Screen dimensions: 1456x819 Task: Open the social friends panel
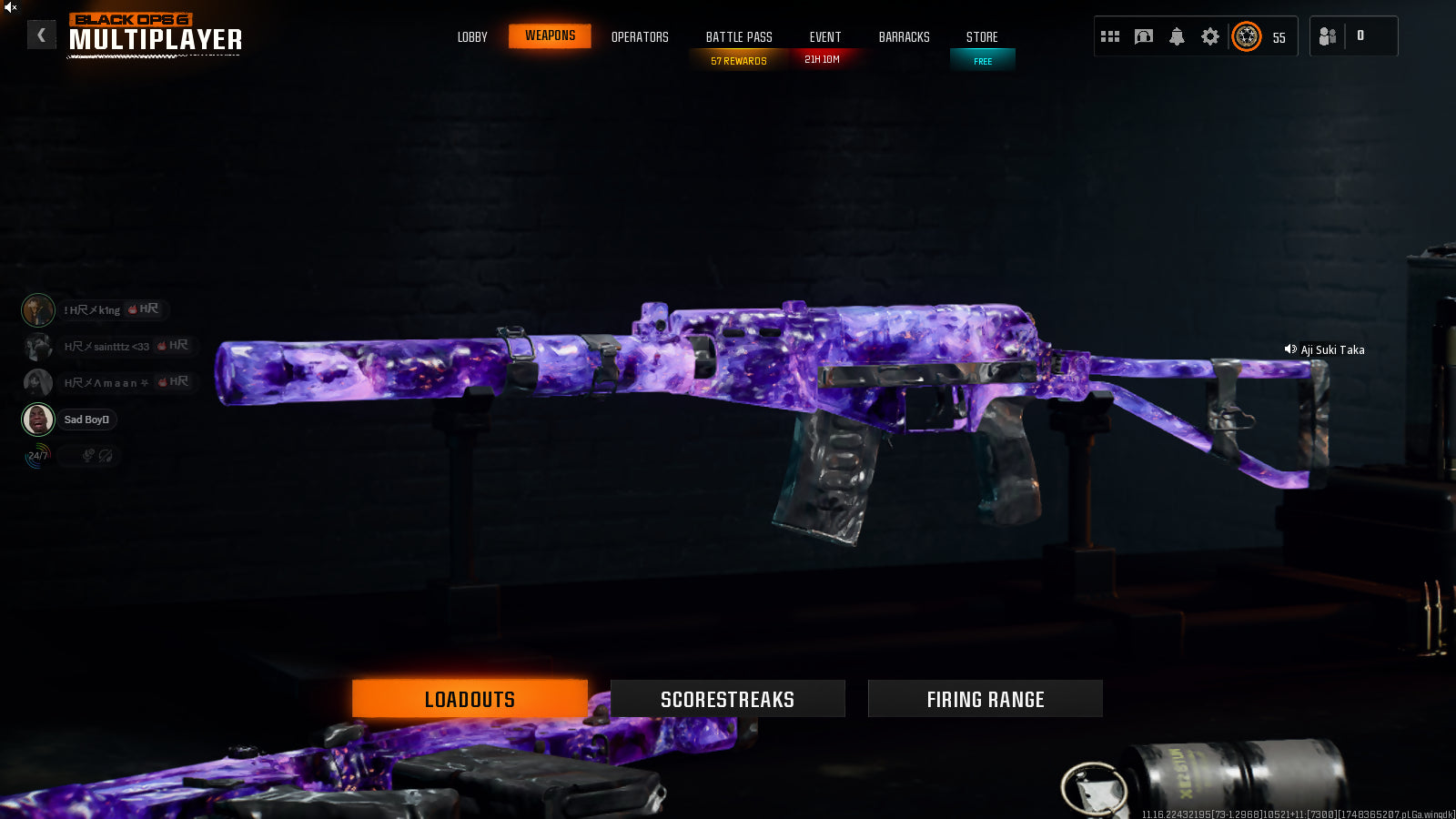point(1329,36)
